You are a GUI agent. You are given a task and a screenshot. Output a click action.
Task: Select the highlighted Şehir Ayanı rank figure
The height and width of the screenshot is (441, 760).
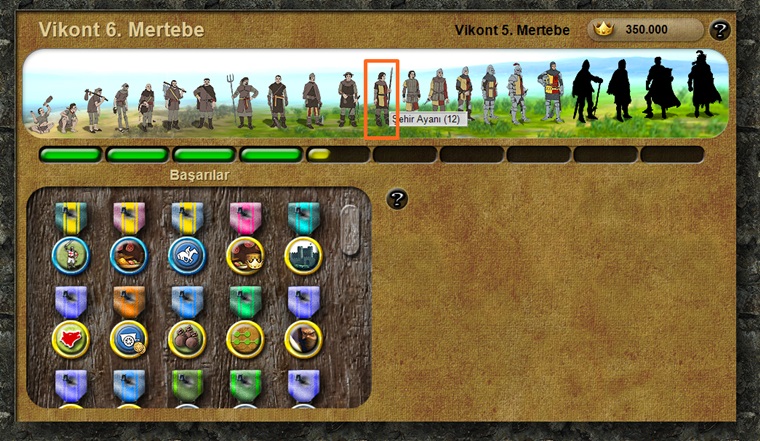(381, 97)
